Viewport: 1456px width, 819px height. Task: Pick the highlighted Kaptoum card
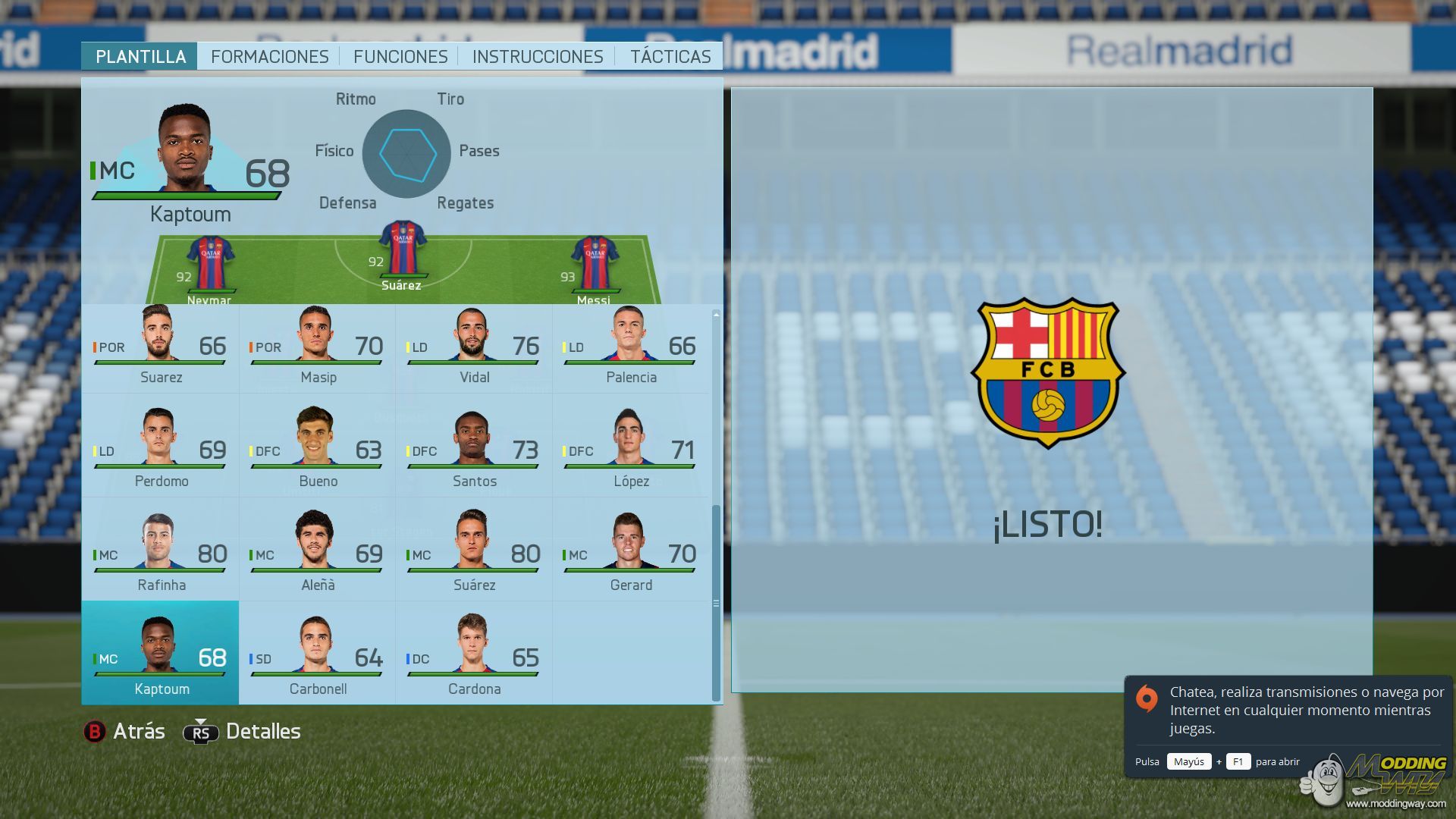pos(161,654)
